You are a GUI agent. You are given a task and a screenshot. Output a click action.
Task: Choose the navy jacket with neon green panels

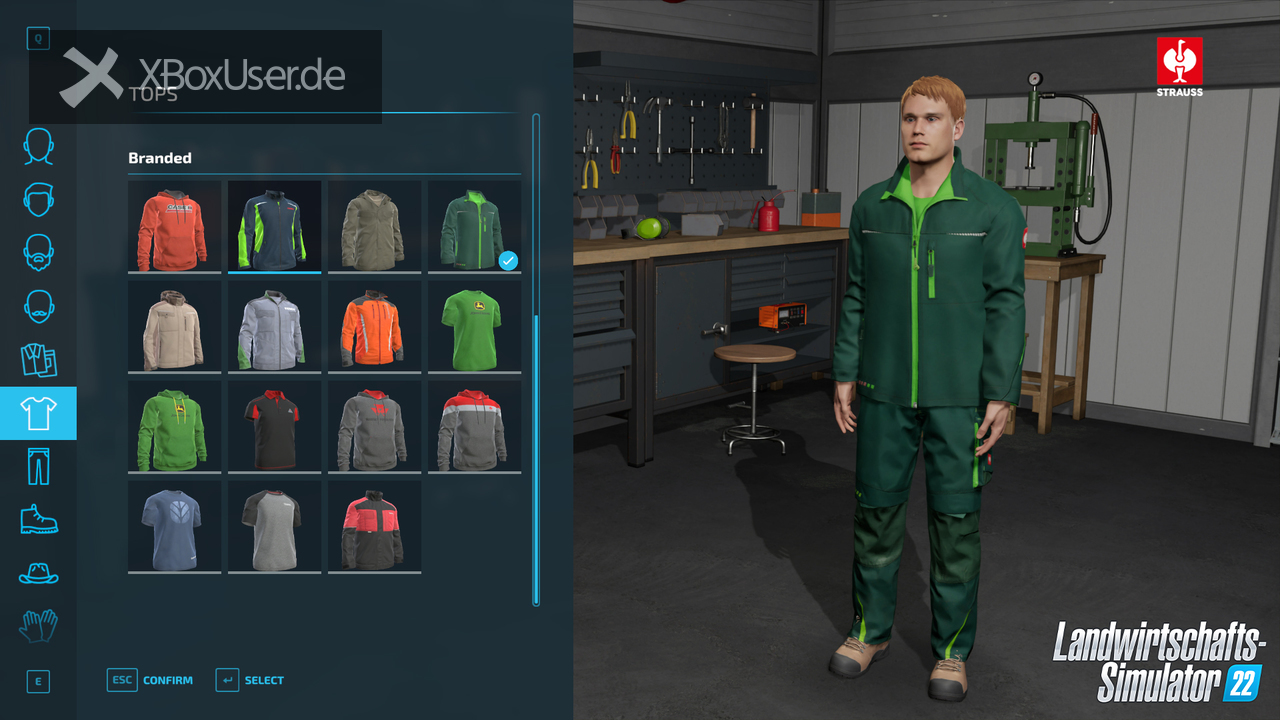[x=274, y=226]
